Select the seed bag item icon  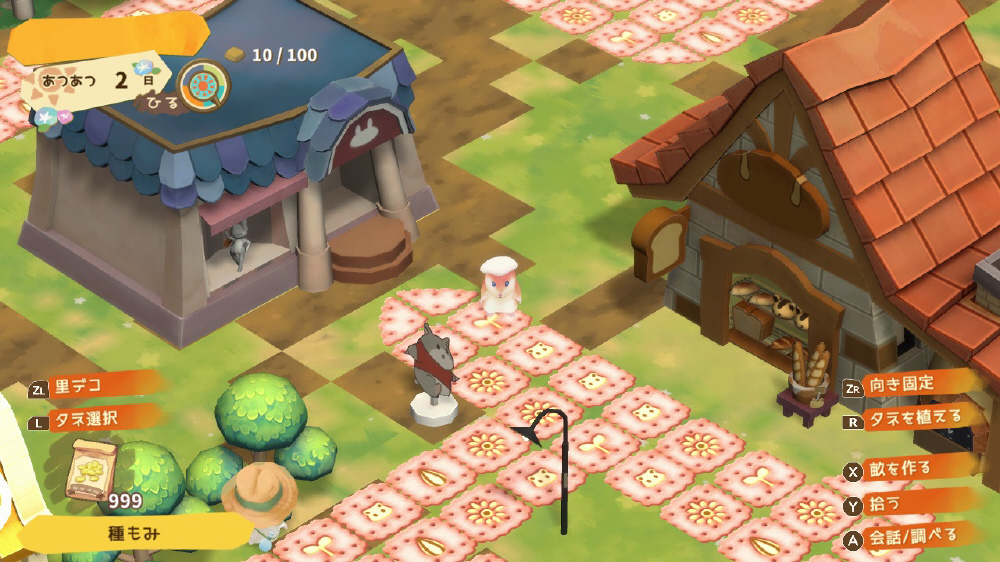pos(92,468)
